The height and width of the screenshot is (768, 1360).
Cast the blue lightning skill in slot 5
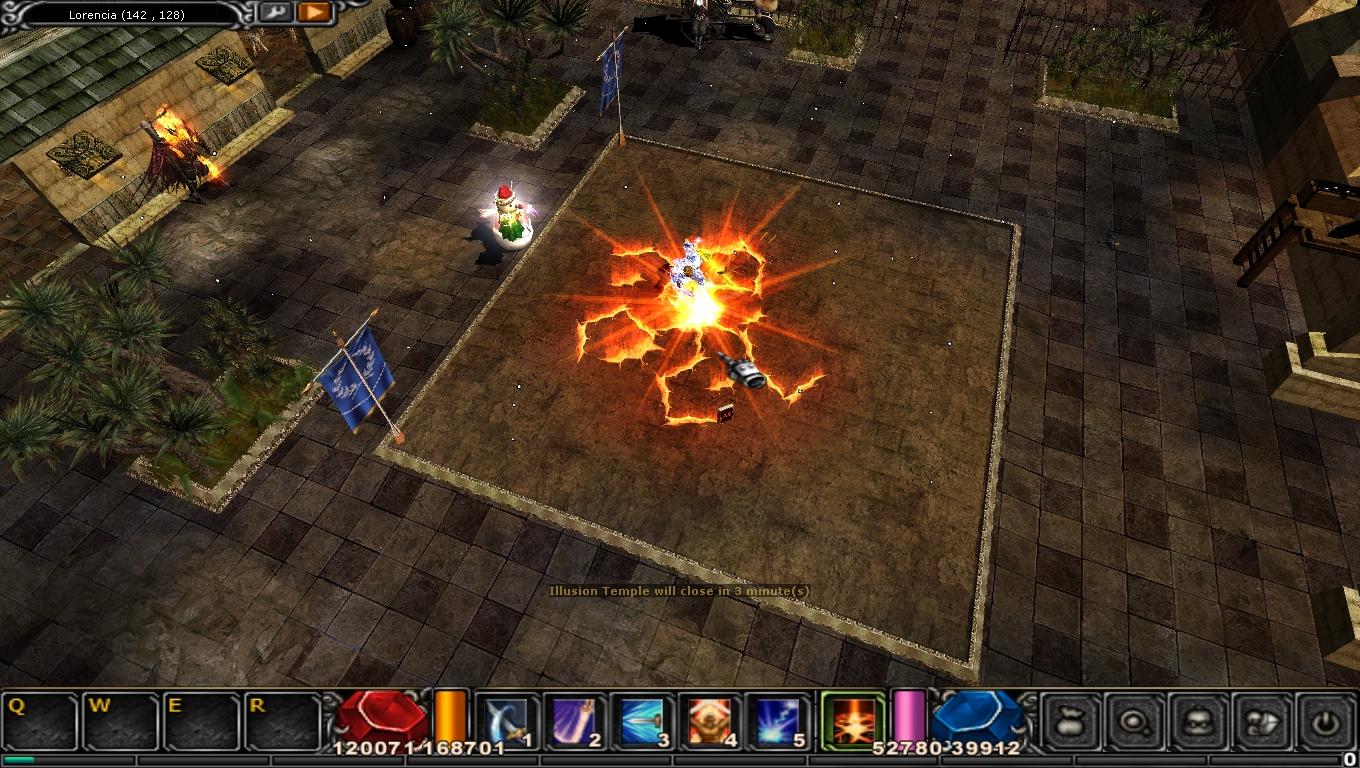(x=779, y=721)
